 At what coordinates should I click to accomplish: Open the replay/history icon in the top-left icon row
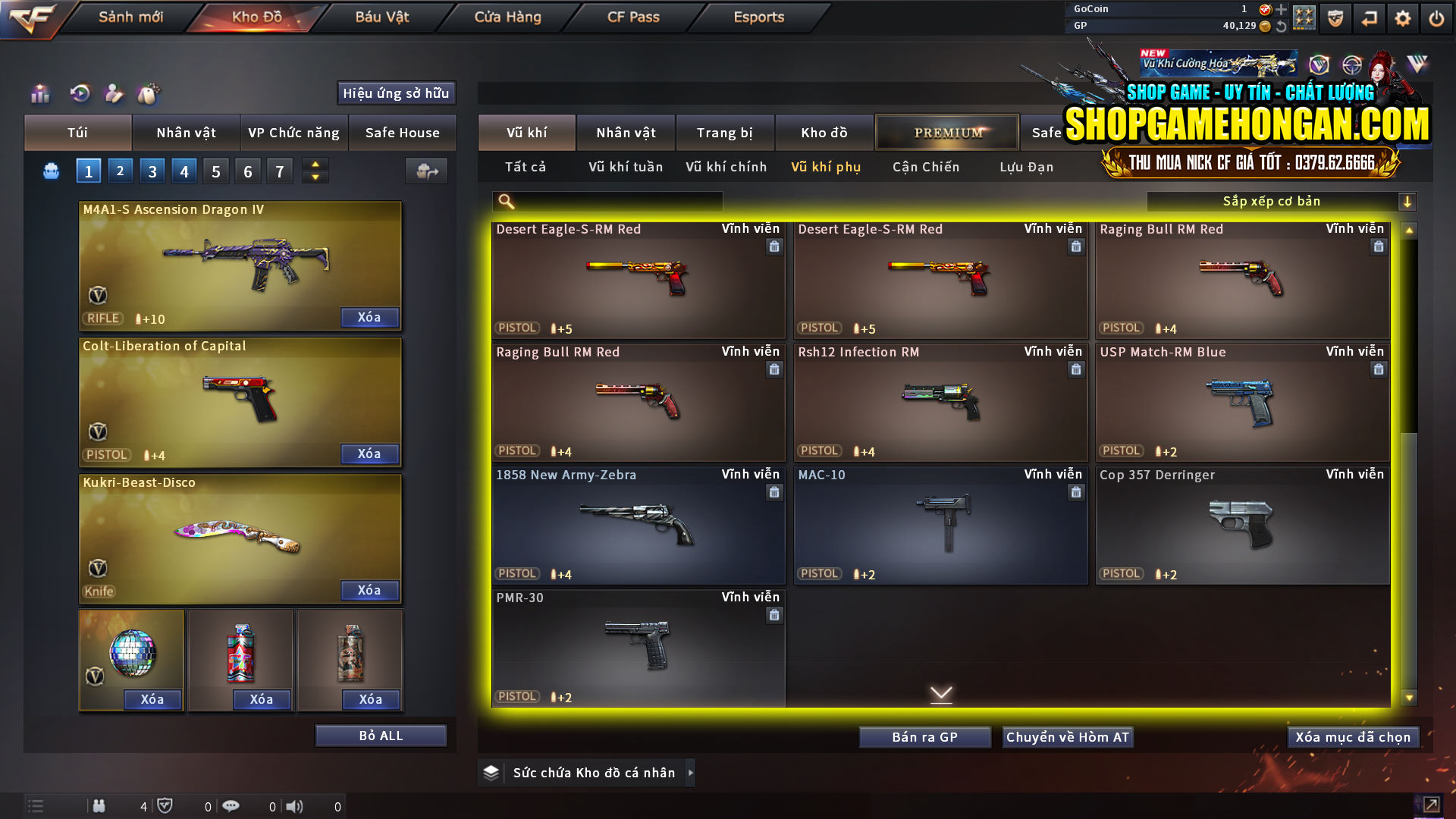coord(82,94)
